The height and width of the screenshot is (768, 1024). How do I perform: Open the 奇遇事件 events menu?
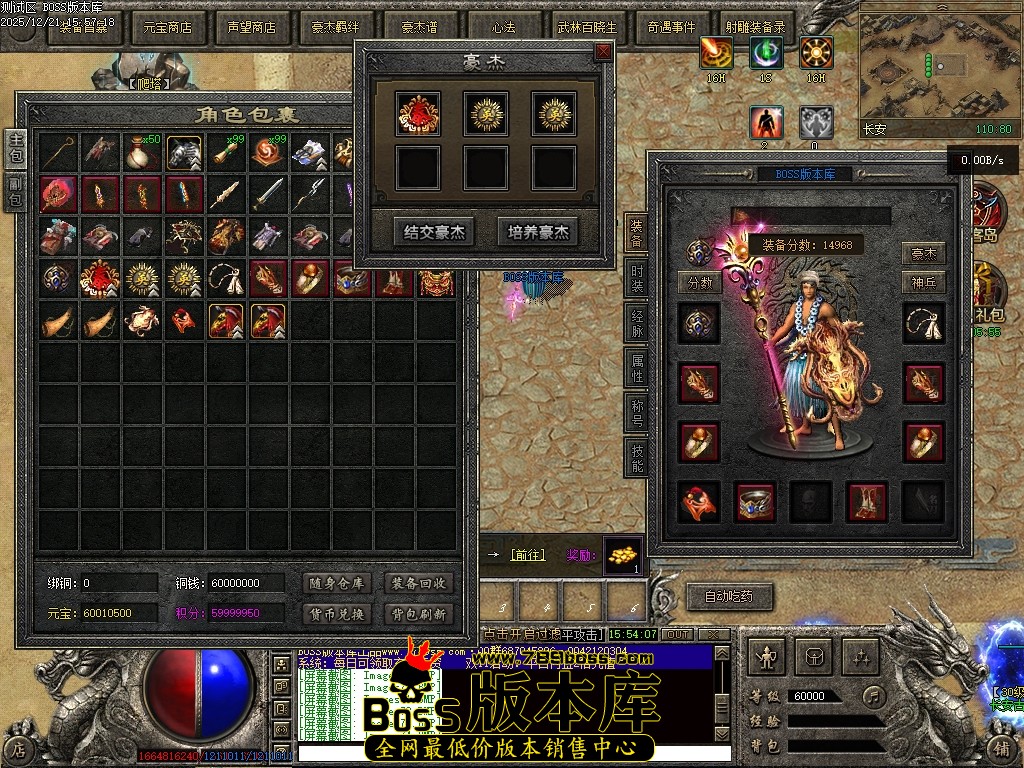tap(672, 27)
